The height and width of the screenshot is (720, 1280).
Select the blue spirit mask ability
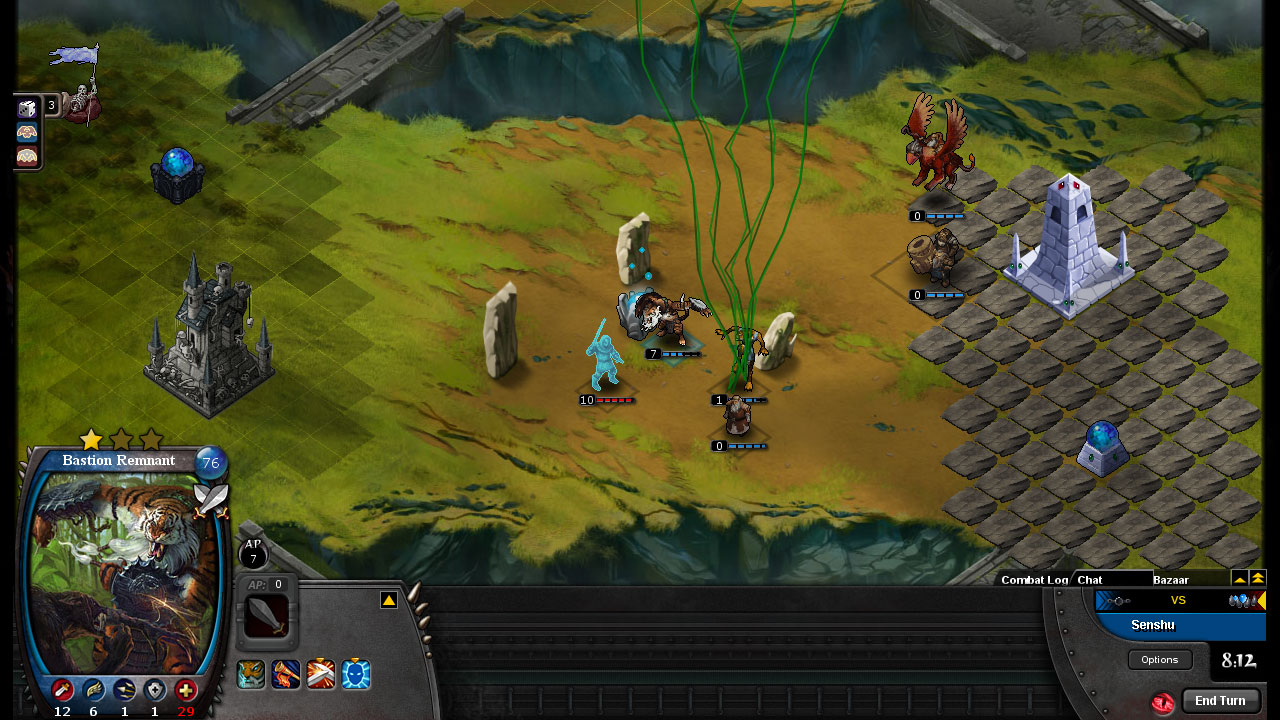point(357,675)
